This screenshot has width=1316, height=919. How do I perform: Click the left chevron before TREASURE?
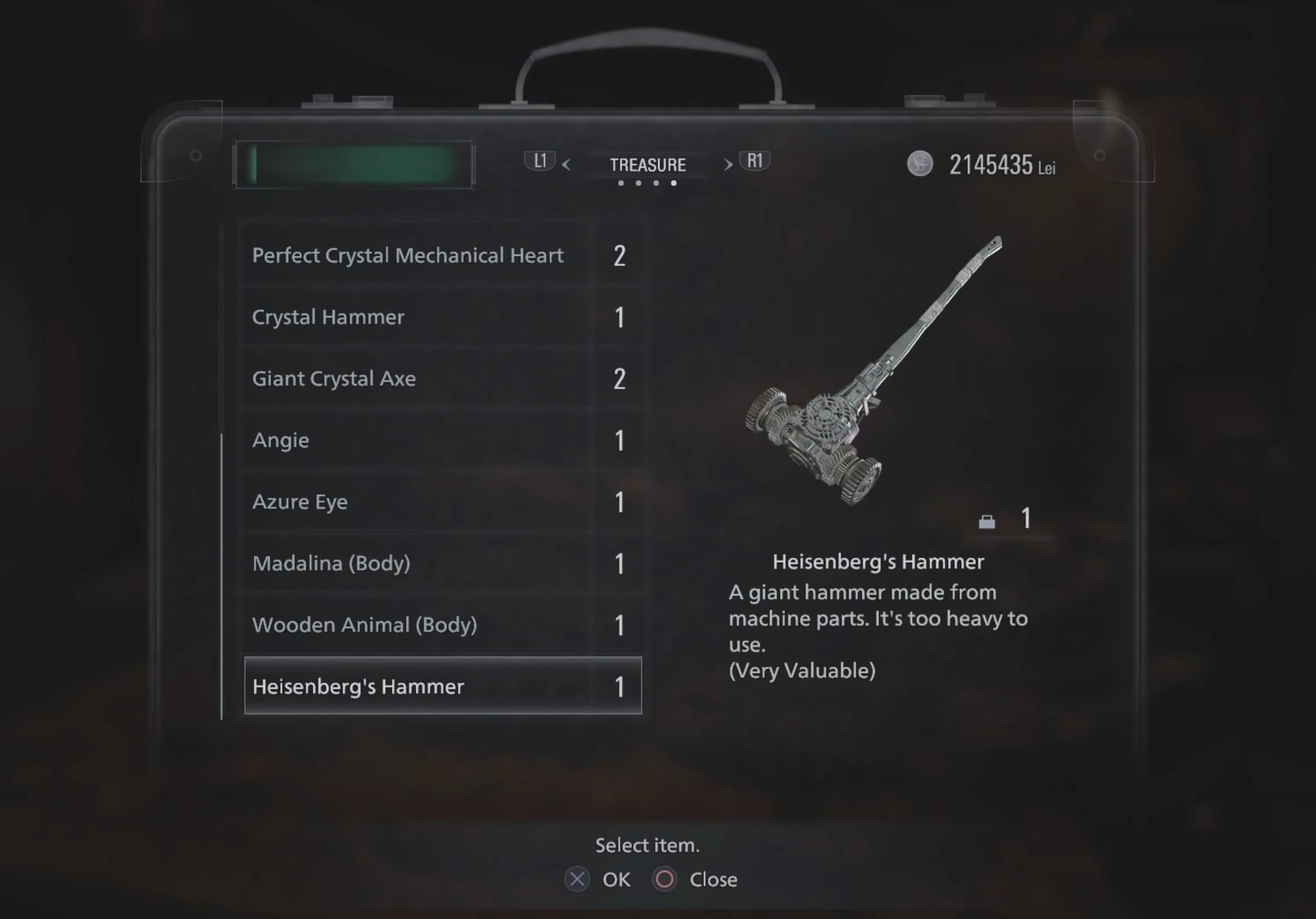[x=567, y=165]
